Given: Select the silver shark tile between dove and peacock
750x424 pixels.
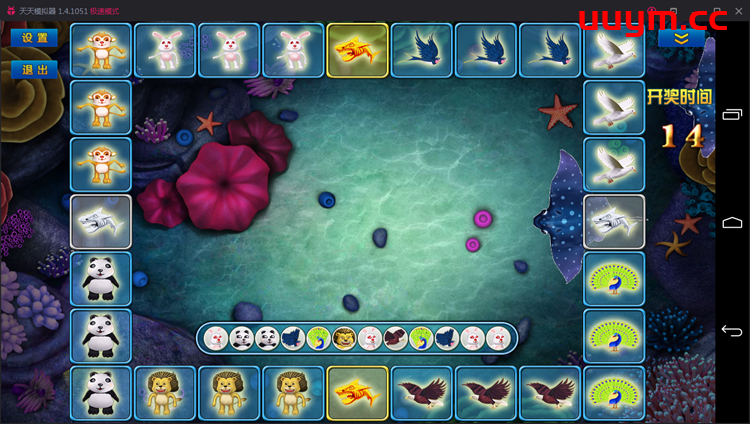Looking at the screenshot, I should coord(614,221).
